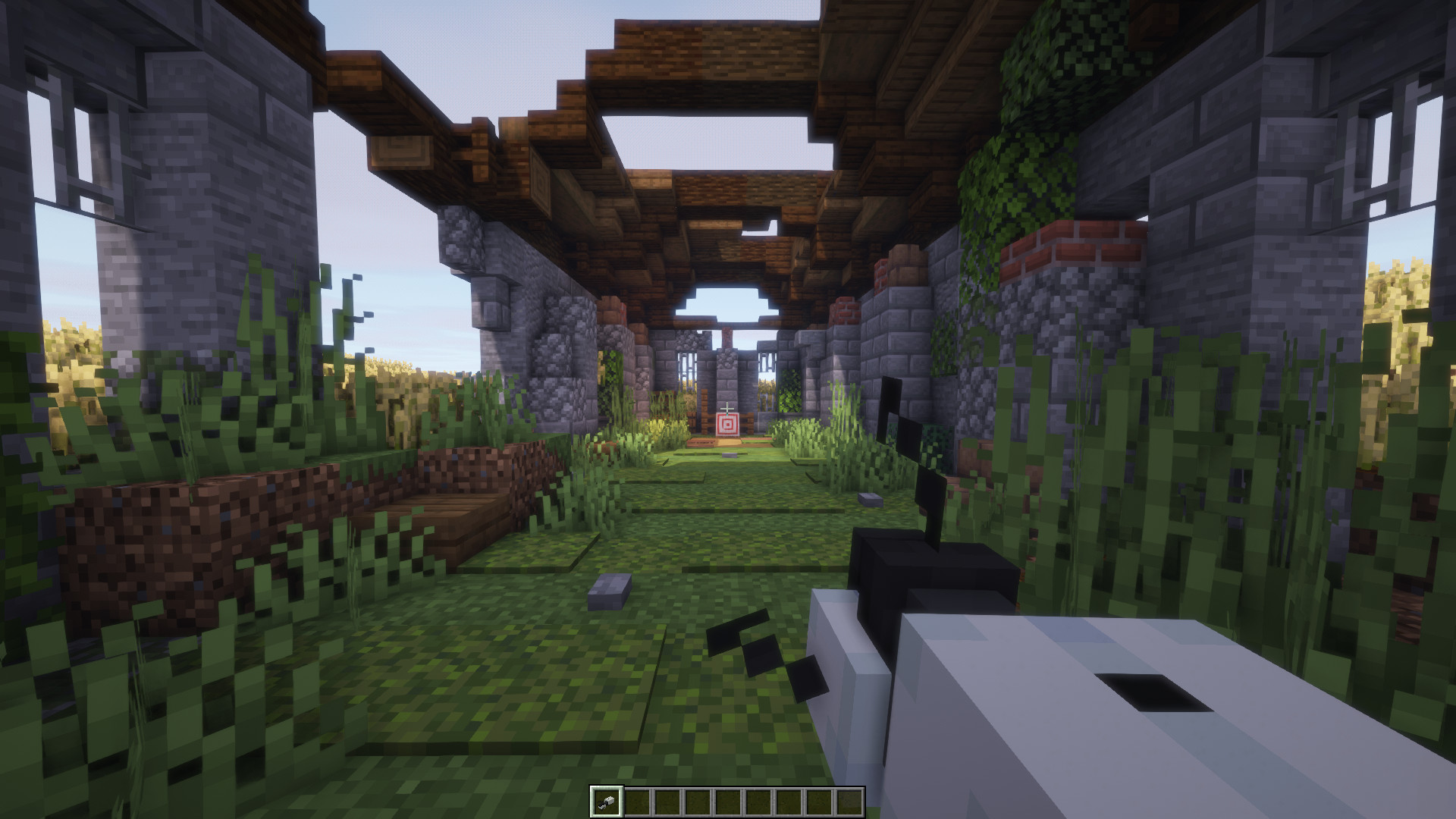This screenshot has height=819, width=1456.
Task: Click the second hotbar slot
Action: coord(638,800)
